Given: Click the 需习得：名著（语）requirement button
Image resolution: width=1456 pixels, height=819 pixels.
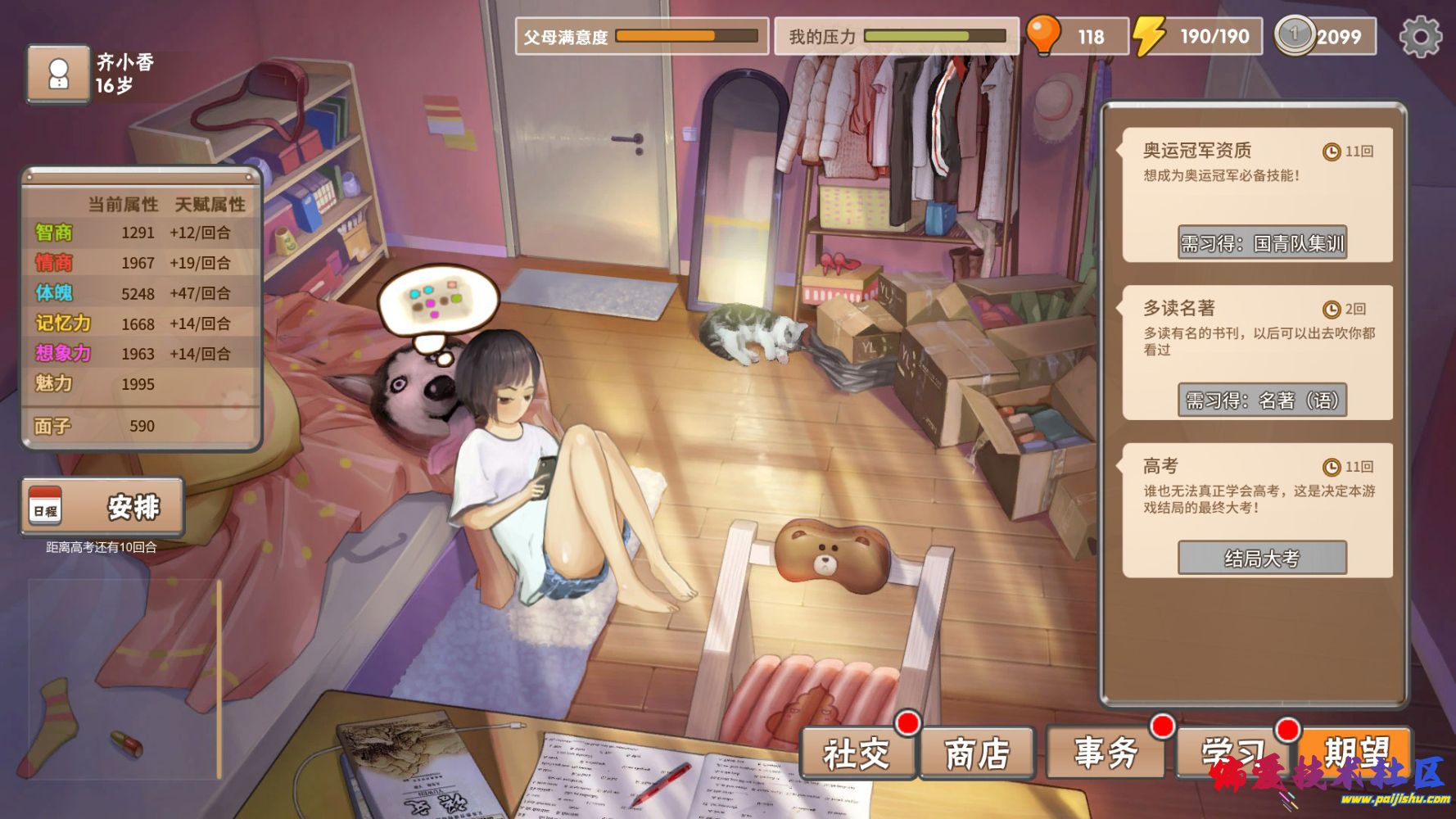Looking at the screenshot, I should (1262, 400).
